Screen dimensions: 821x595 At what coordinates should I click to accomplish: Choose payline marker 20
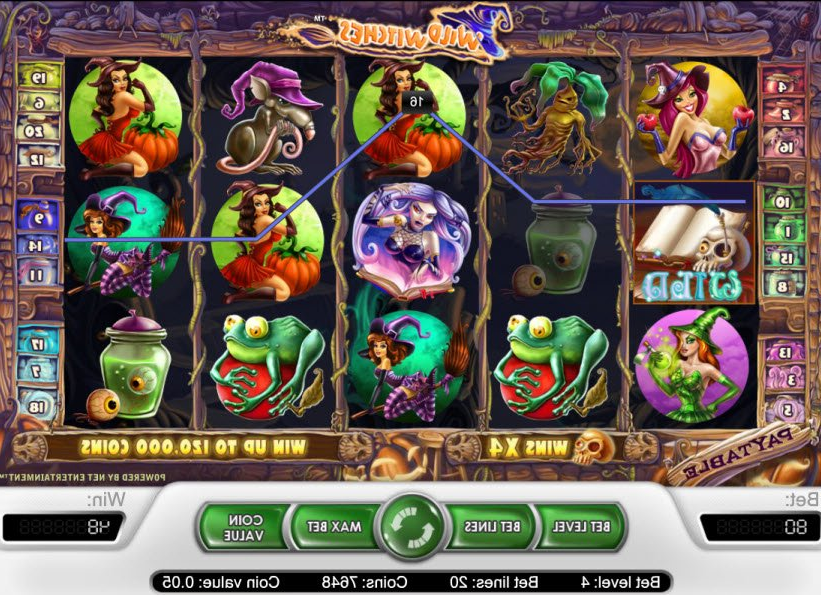click(40, 130)
